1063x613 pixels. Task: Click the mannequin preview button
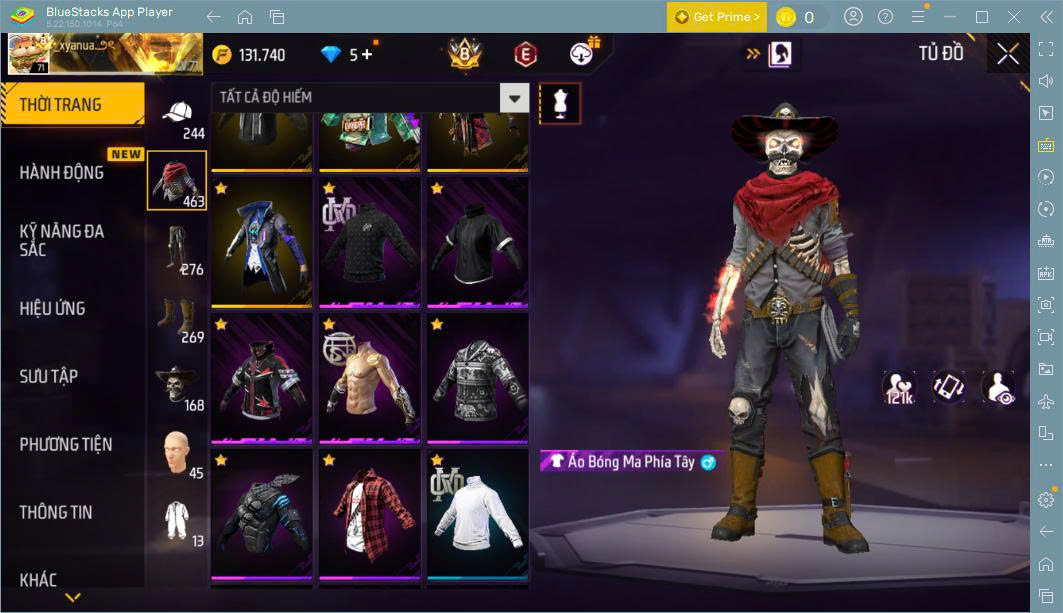[559, 103]
